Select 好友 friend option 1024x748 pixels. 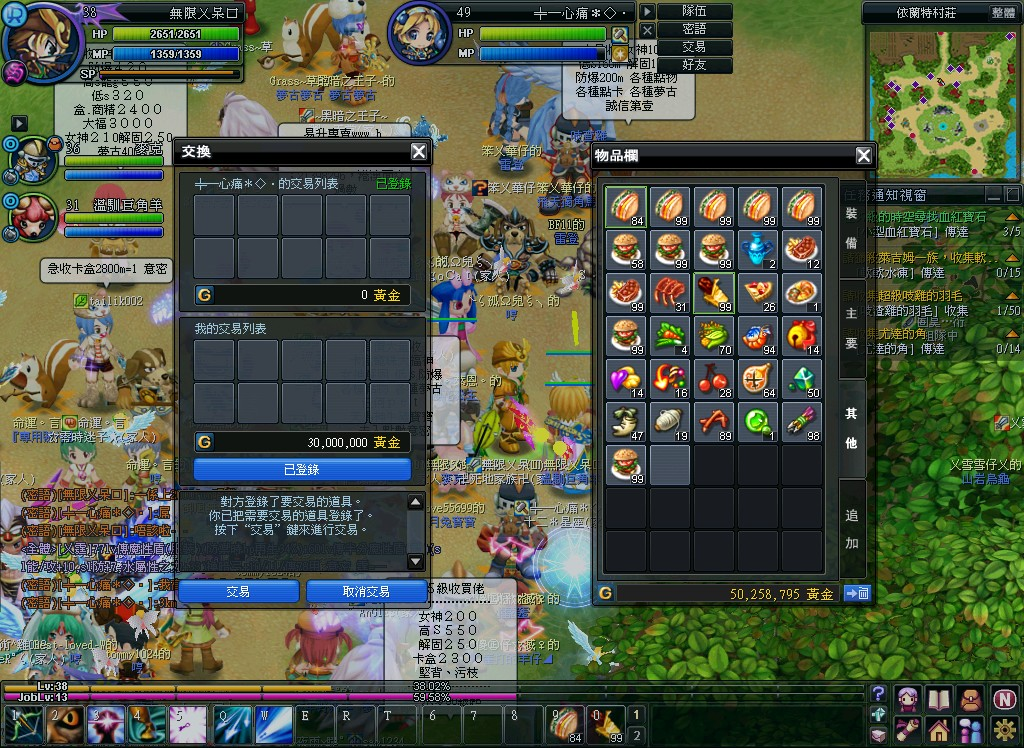[x=694, y=65]
